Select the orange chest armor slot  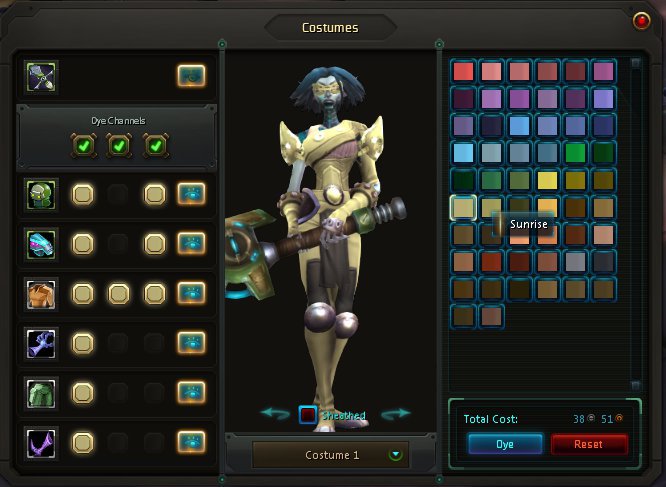[x=42, y=293]
